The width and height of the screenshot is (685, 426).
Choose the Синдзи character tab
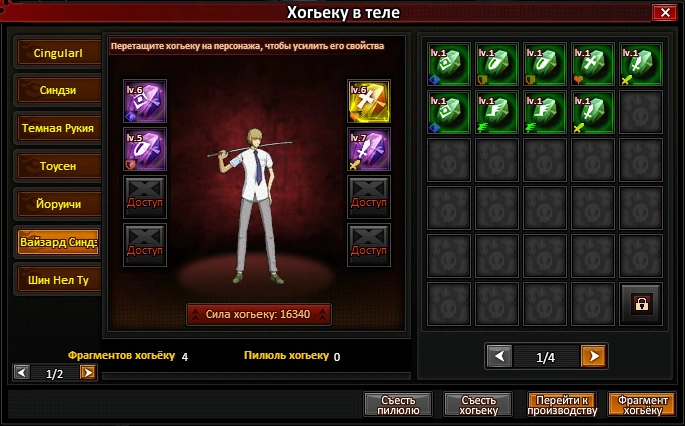pyautogui.click(x=58, y=90)
